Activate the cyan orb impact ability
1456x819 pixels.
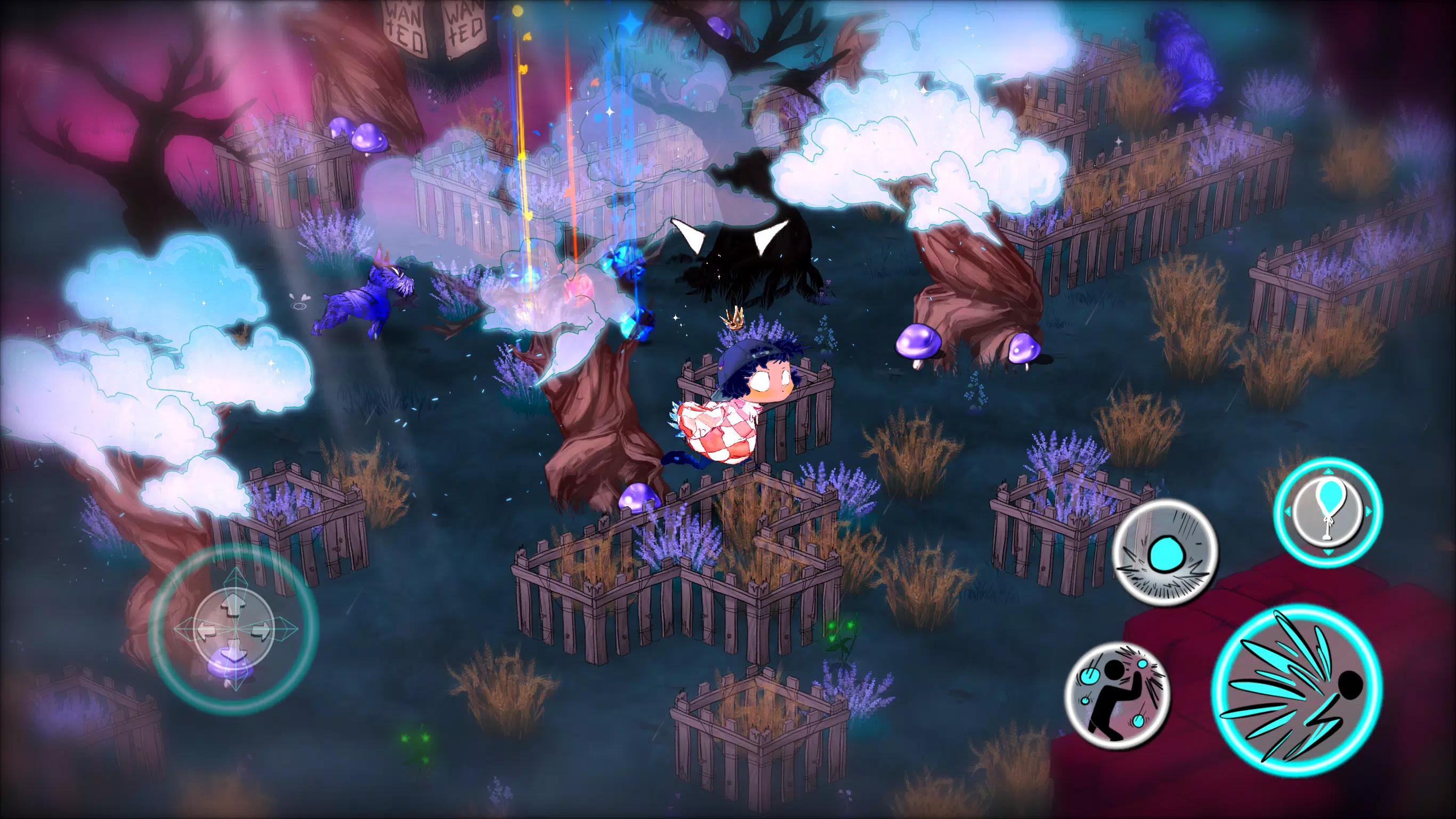point(1164,552)
